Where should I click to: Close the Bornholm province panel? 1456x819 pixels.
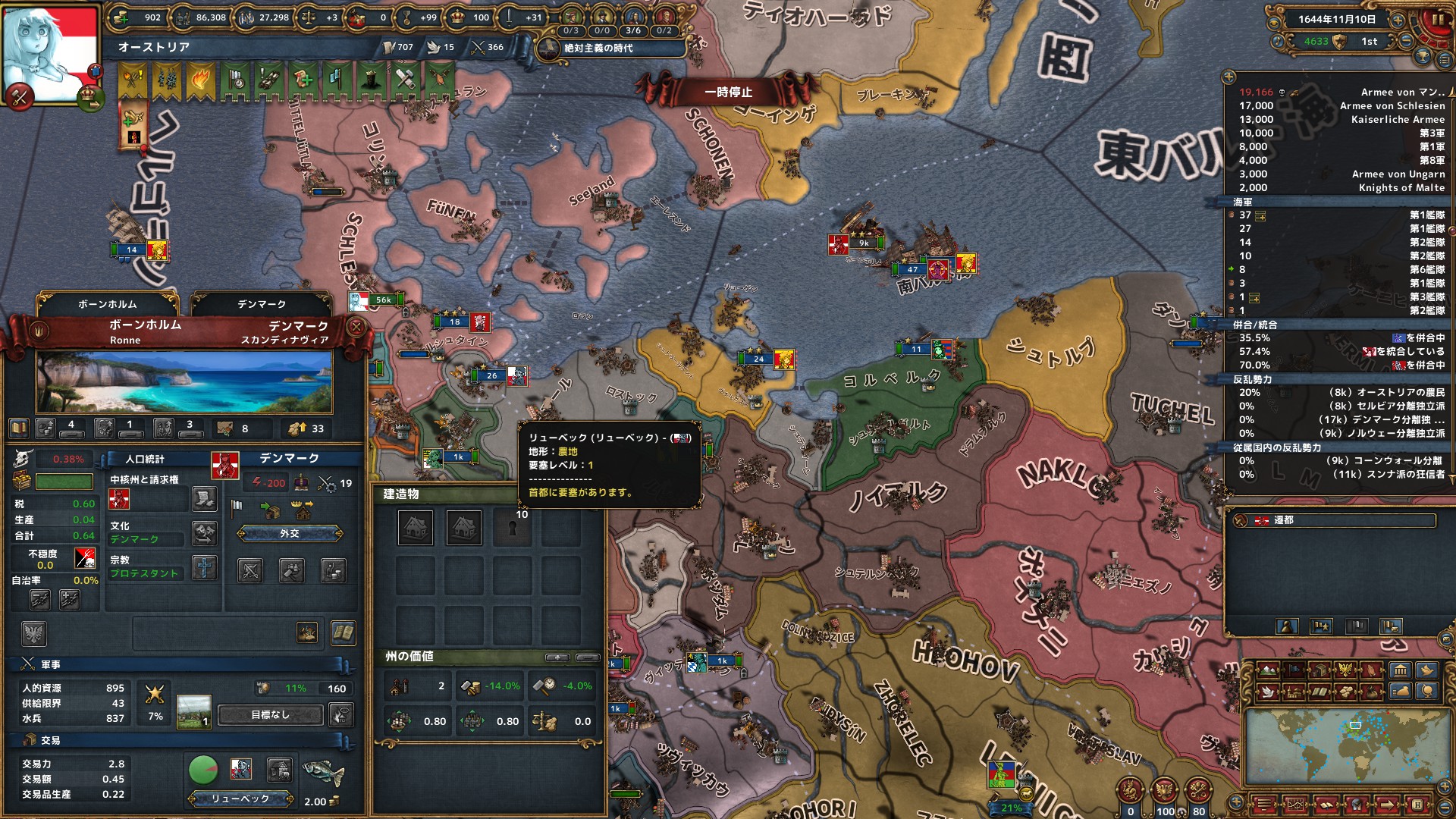[x=356, y=327]
